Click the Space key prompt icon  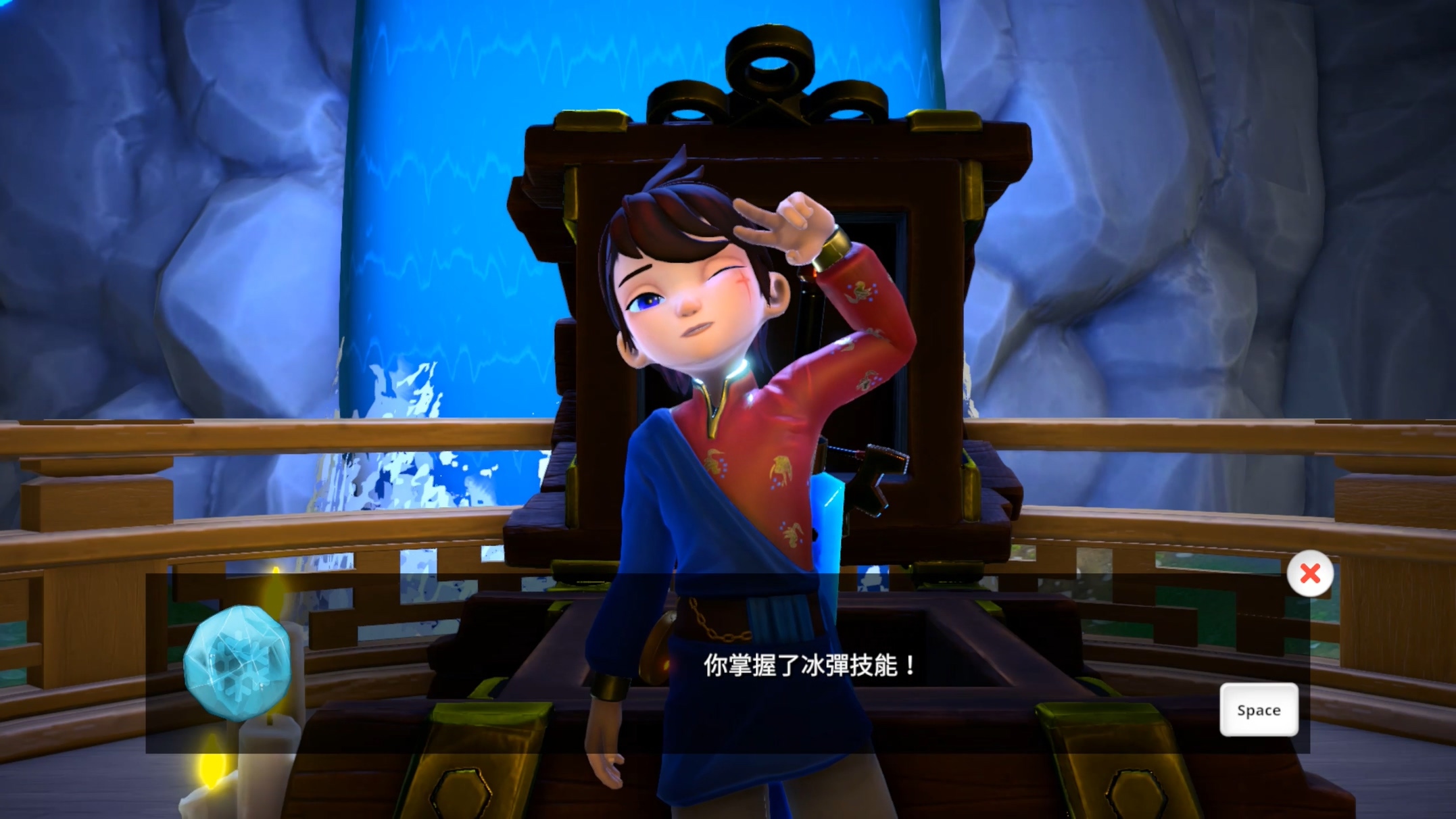pos(1259,710)
